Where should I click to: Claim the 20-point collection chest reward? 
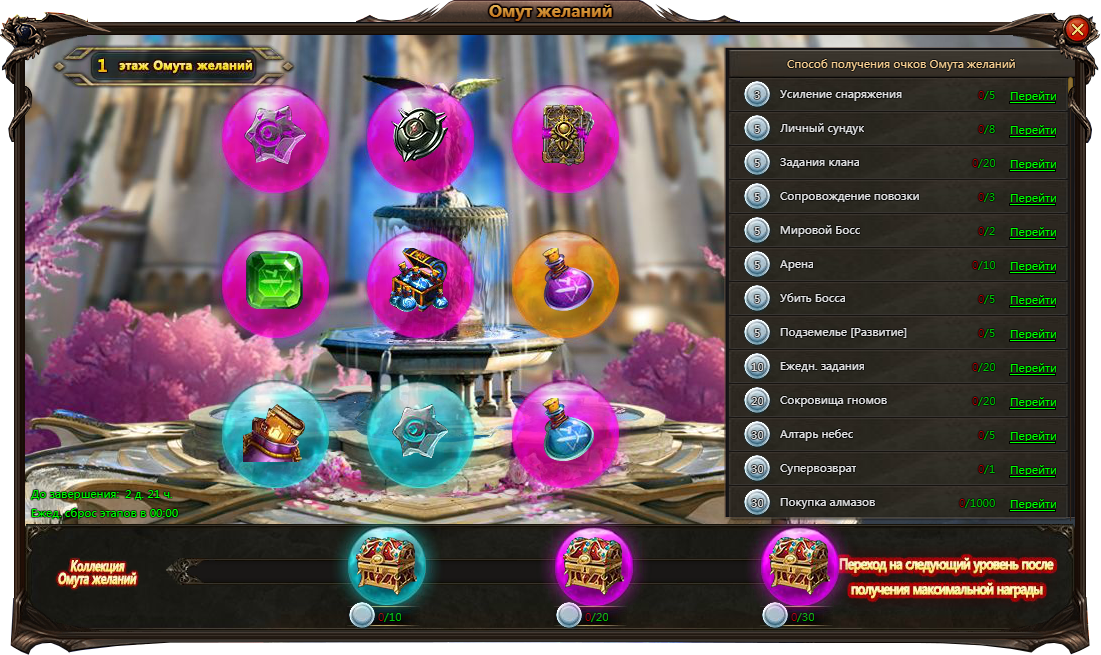tap(593, 565)
